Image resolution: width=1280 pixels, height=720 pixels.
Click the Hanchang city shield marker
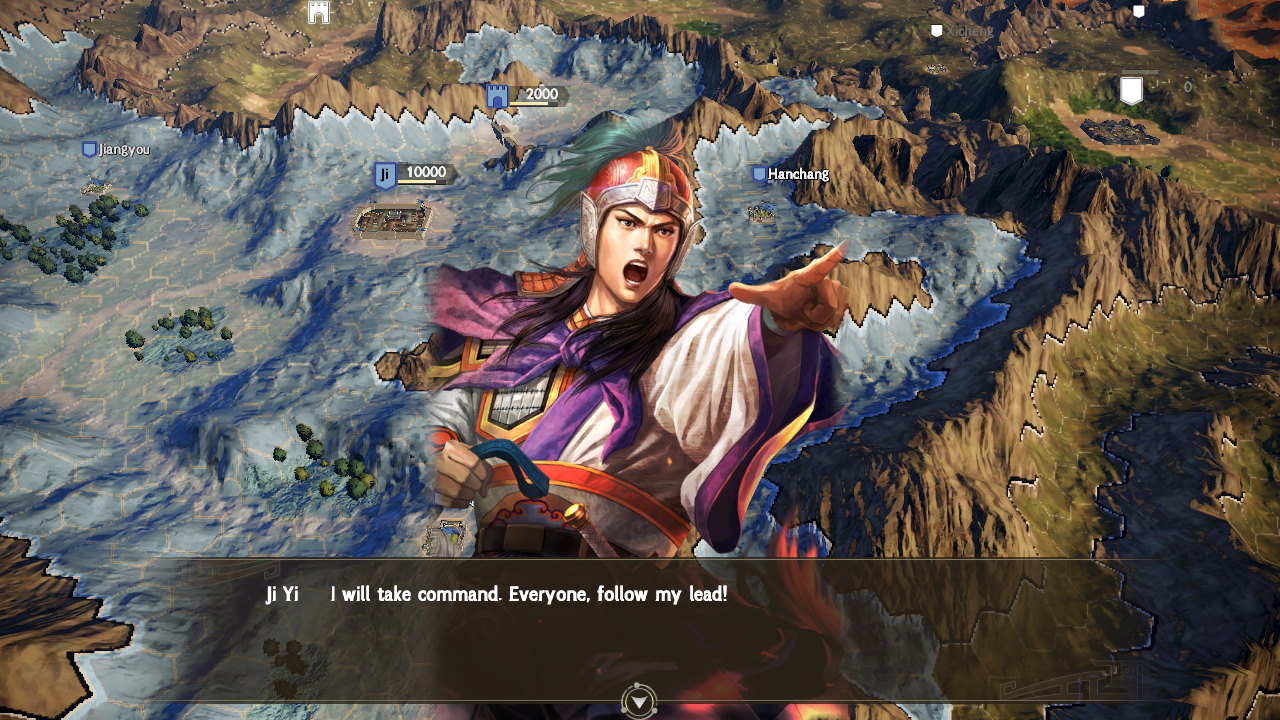click(x=758, y=173)
